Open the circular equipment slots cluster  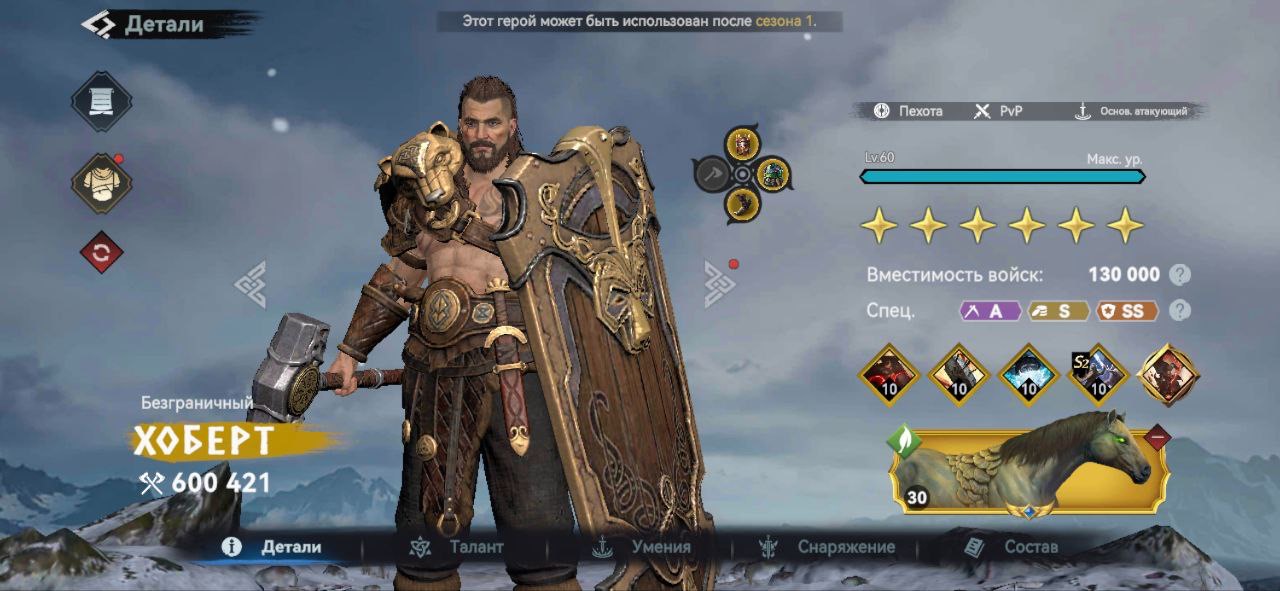click(x=742, y=174)
